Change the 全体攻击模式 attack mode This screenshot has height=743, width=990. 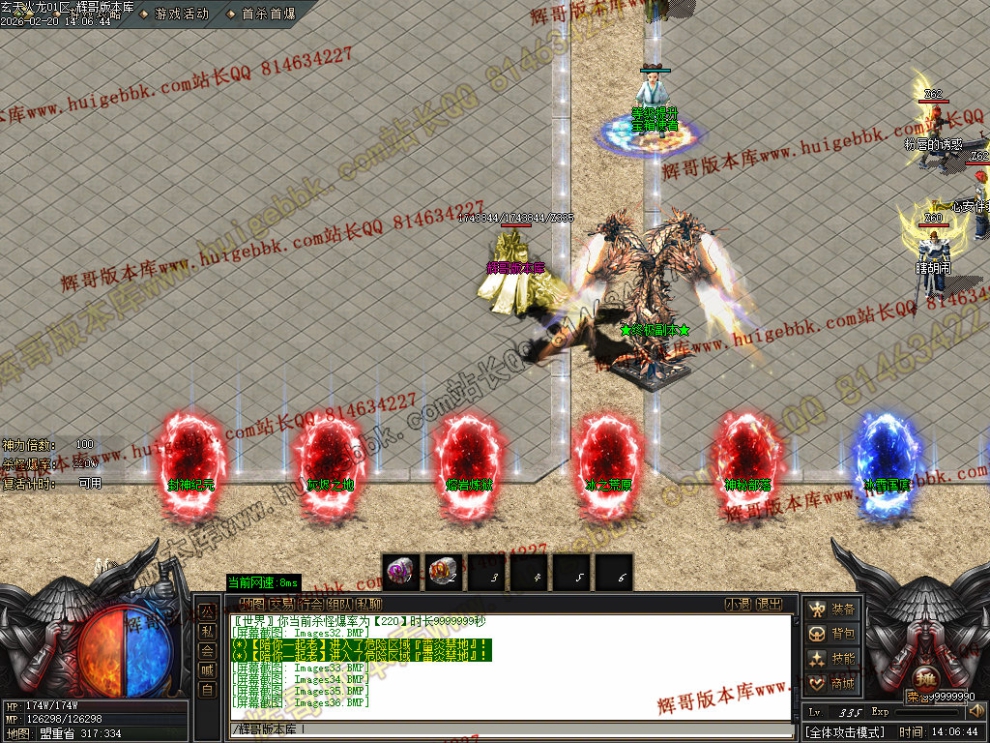[845, 732]
